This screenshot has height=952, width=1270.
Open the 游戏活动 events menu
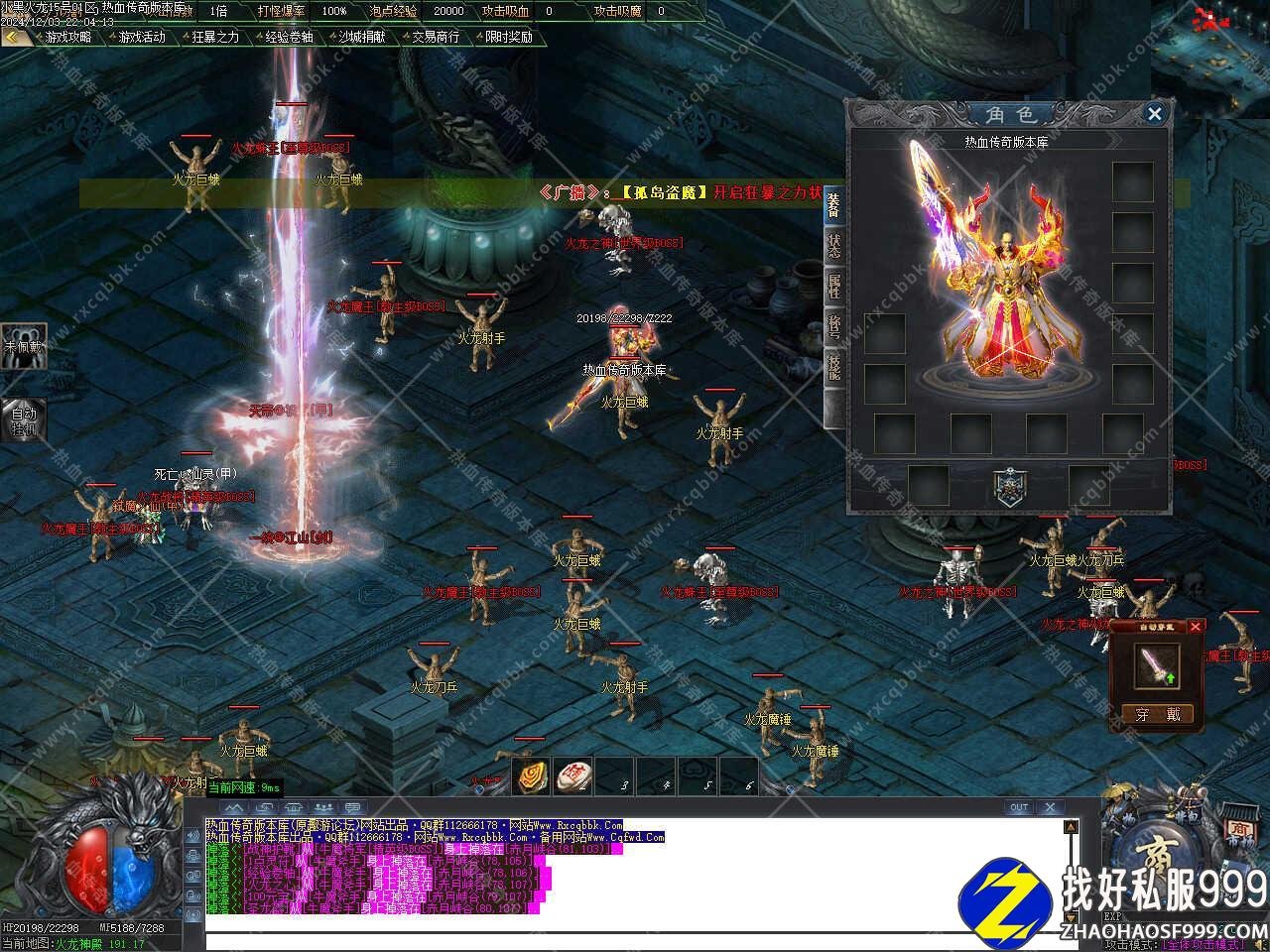click(x=142, y=37)
